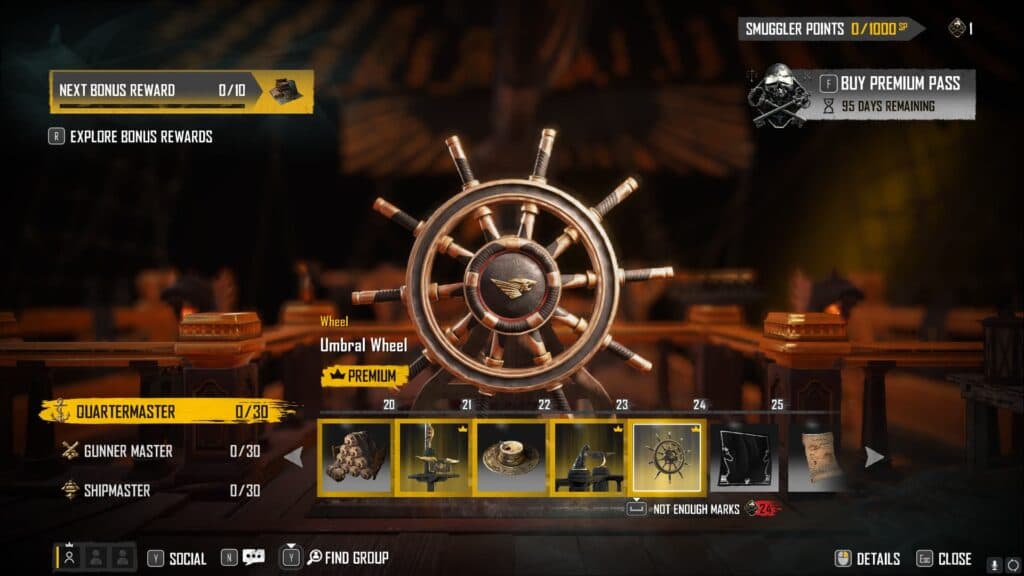
Task: Show later rewards with the right arrow
Action: tap(874, 457)
